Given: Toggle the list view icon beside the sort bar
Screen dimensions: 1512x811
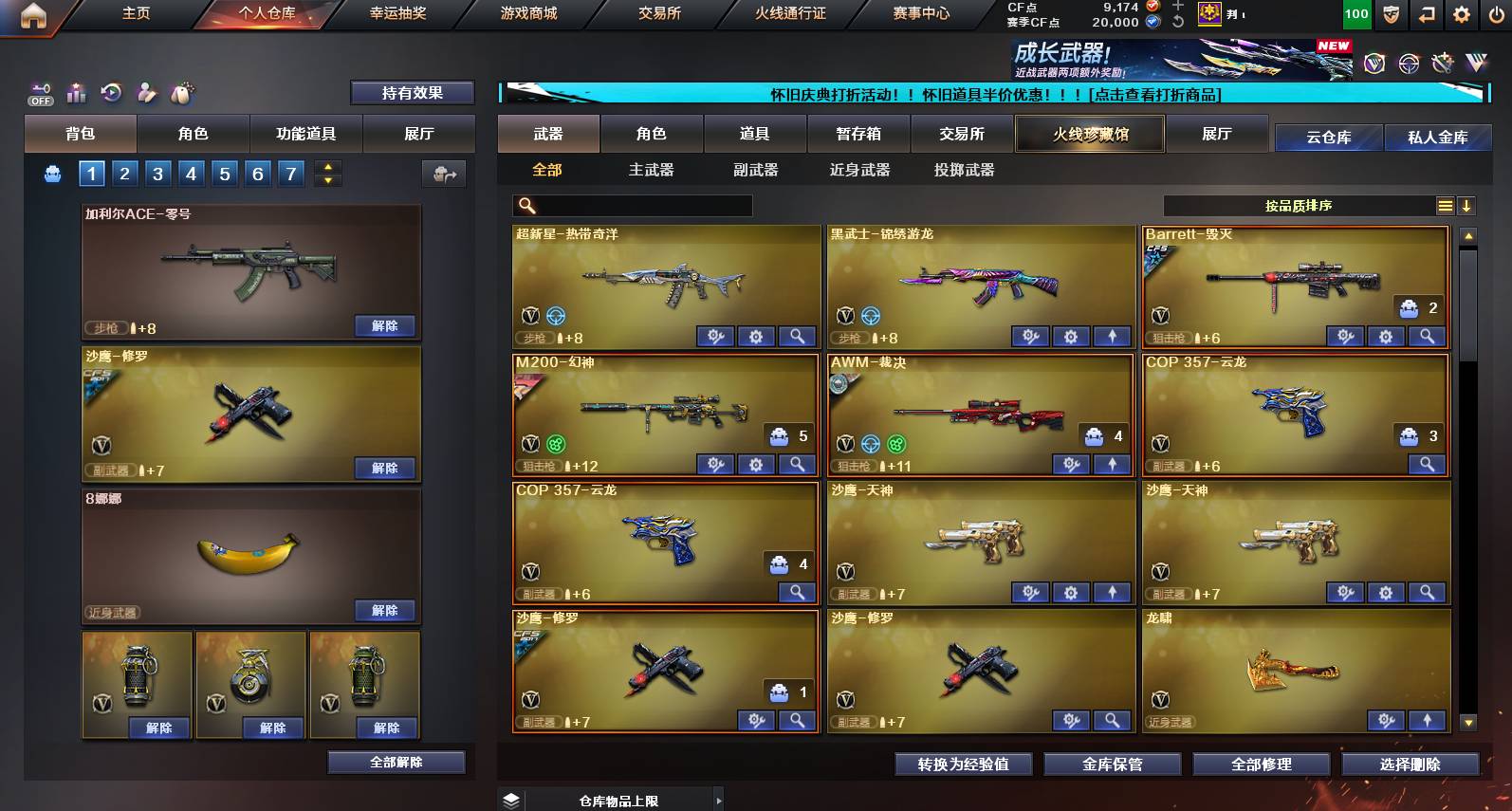Looking at the screenshot, I should pos(1444,205).
